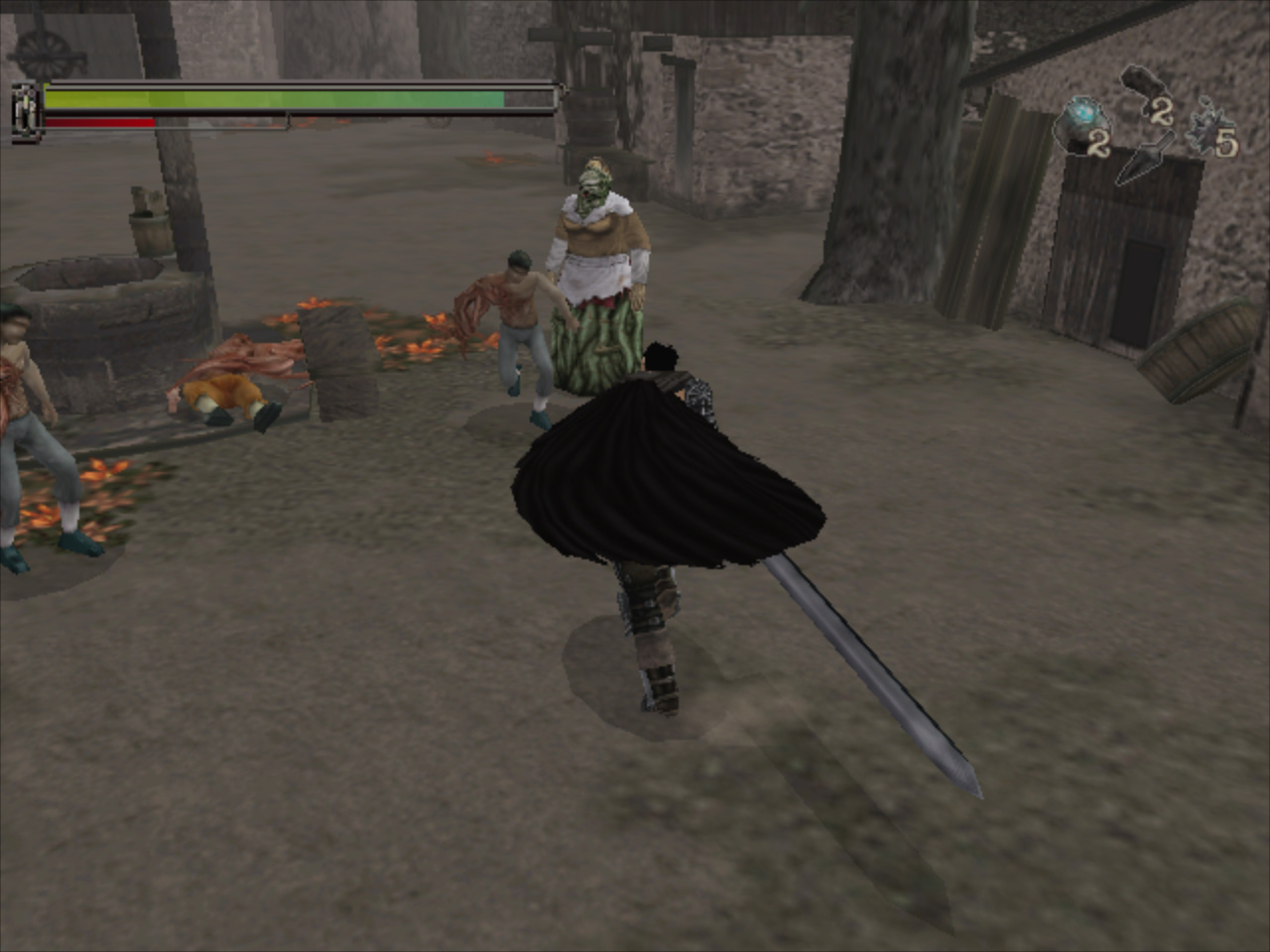1270x952 pixels.
Task: Equip the throwing knife icon
Action: click(x=1141, y=161)
